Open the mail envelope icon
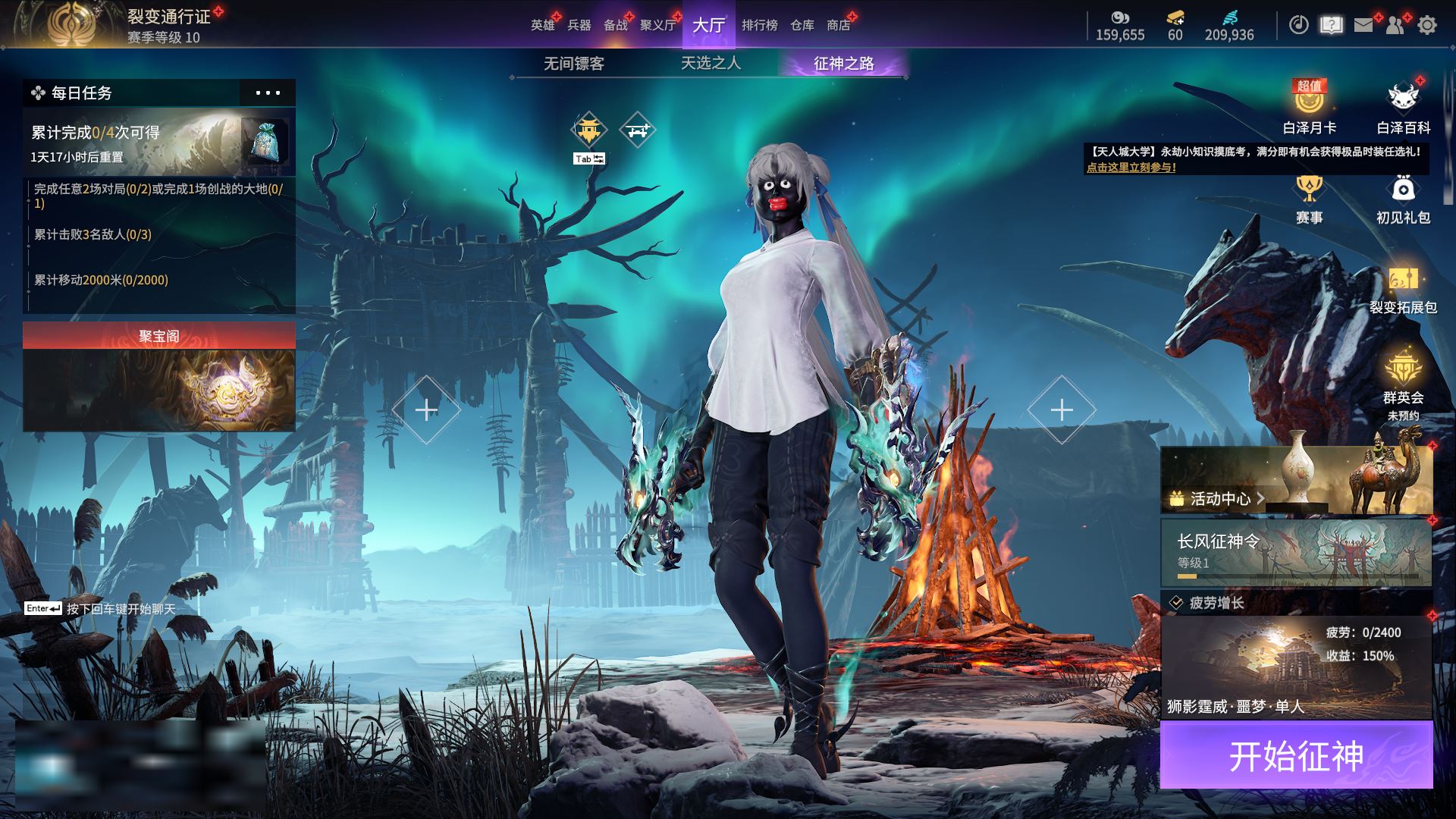The width and height of the screenshot is (1456, 819). click(x=1363, y=25)
